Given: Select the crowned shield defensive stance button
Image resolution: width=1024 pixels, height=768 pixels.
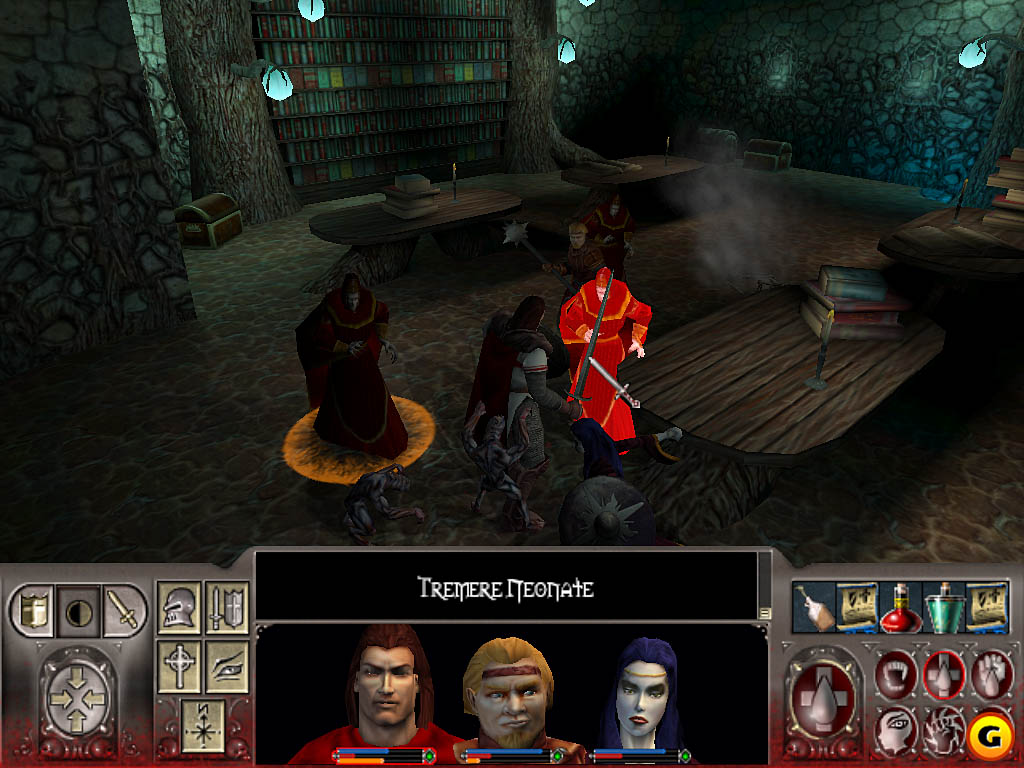Looking at the screenshot, I should click(30, 610).
